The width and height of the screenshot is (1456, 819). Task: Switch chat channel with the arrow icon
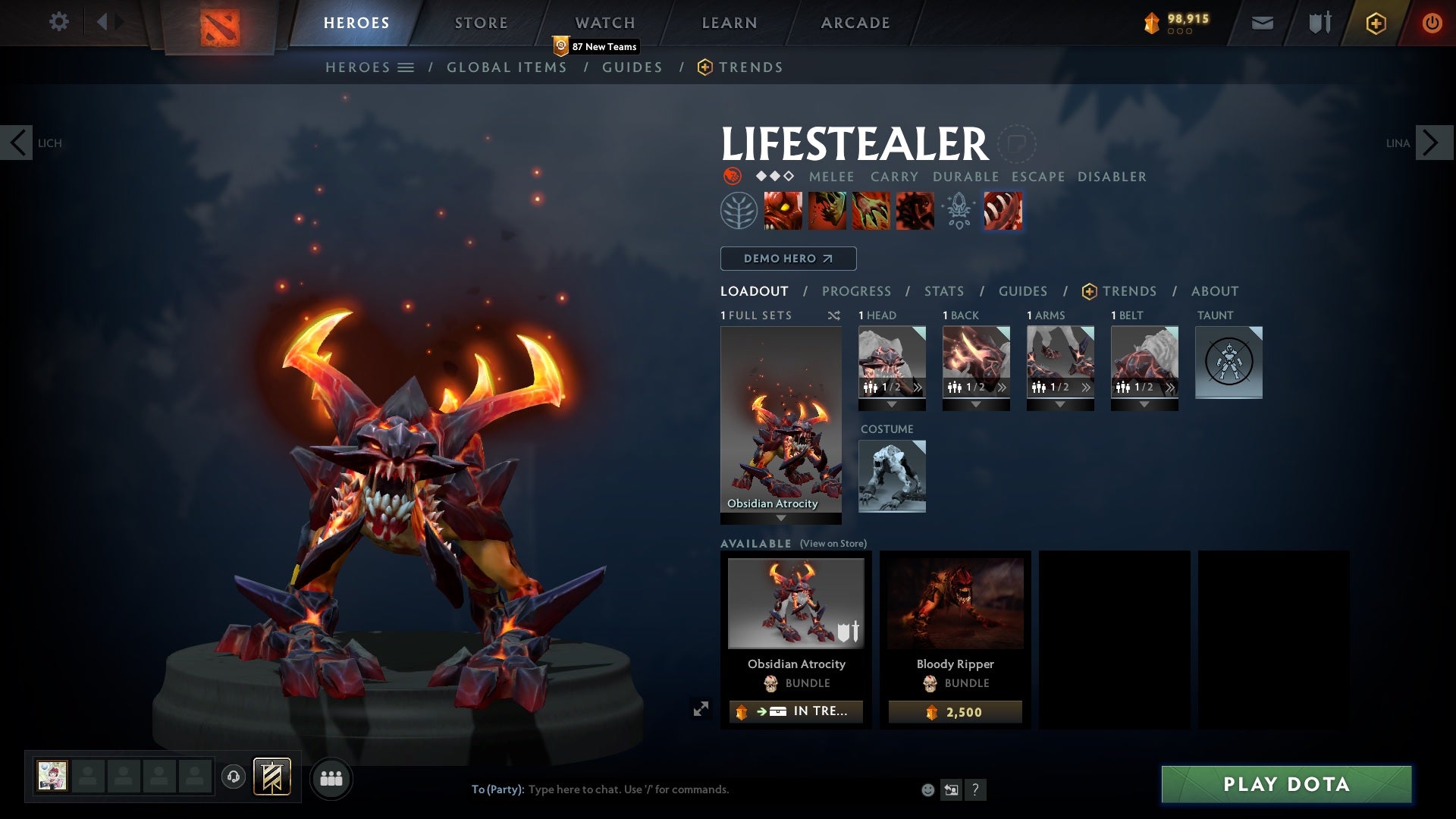click(950, 789)
